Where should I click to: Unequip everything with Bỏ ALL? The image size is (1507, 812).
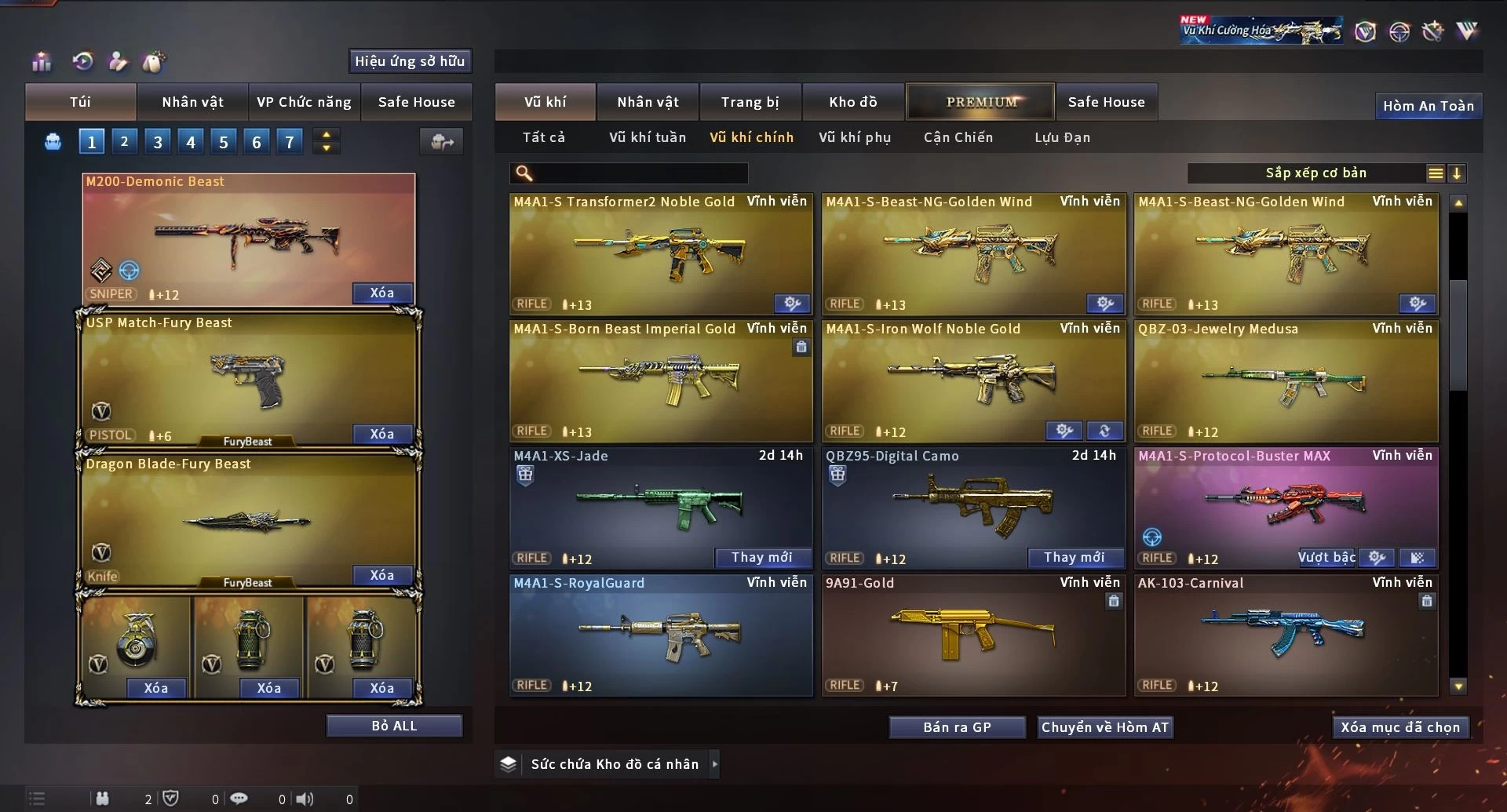394,726
